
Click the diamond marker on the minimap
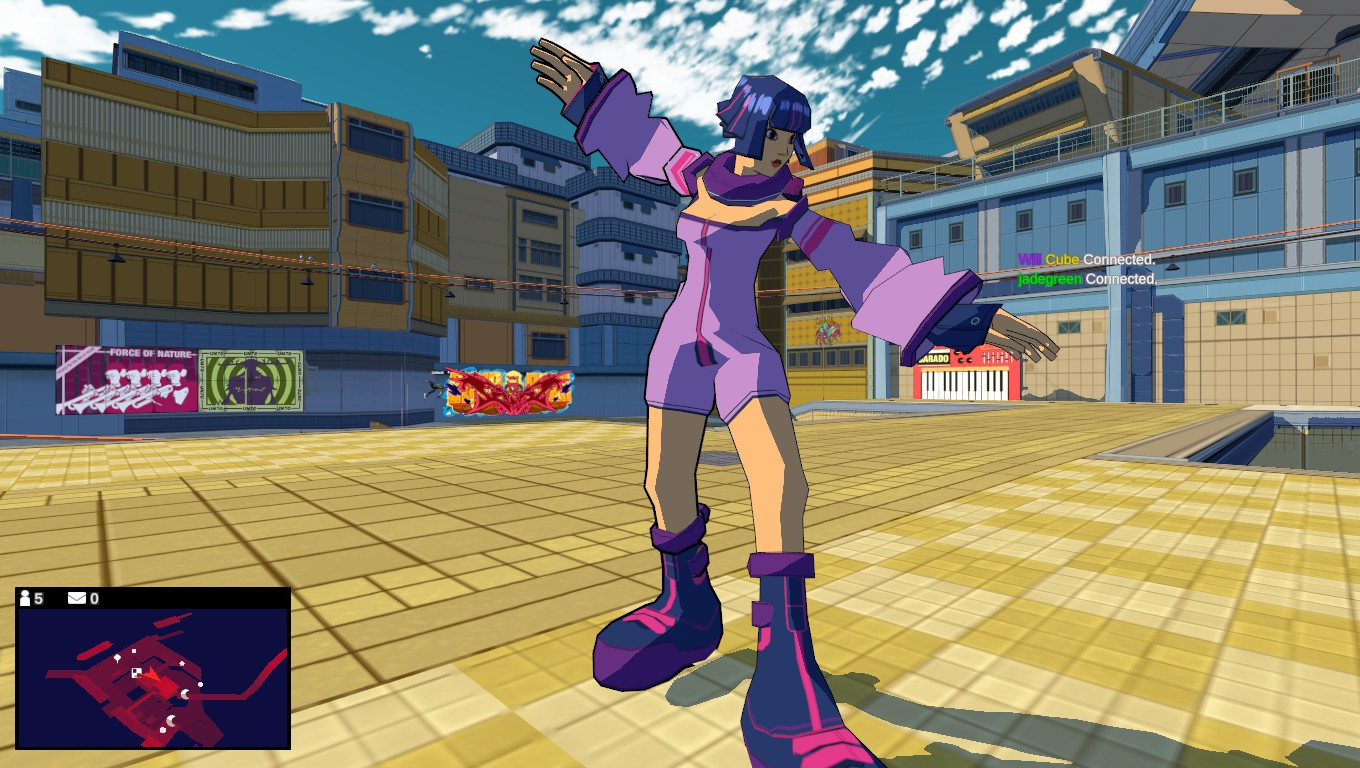click(117, 657)
